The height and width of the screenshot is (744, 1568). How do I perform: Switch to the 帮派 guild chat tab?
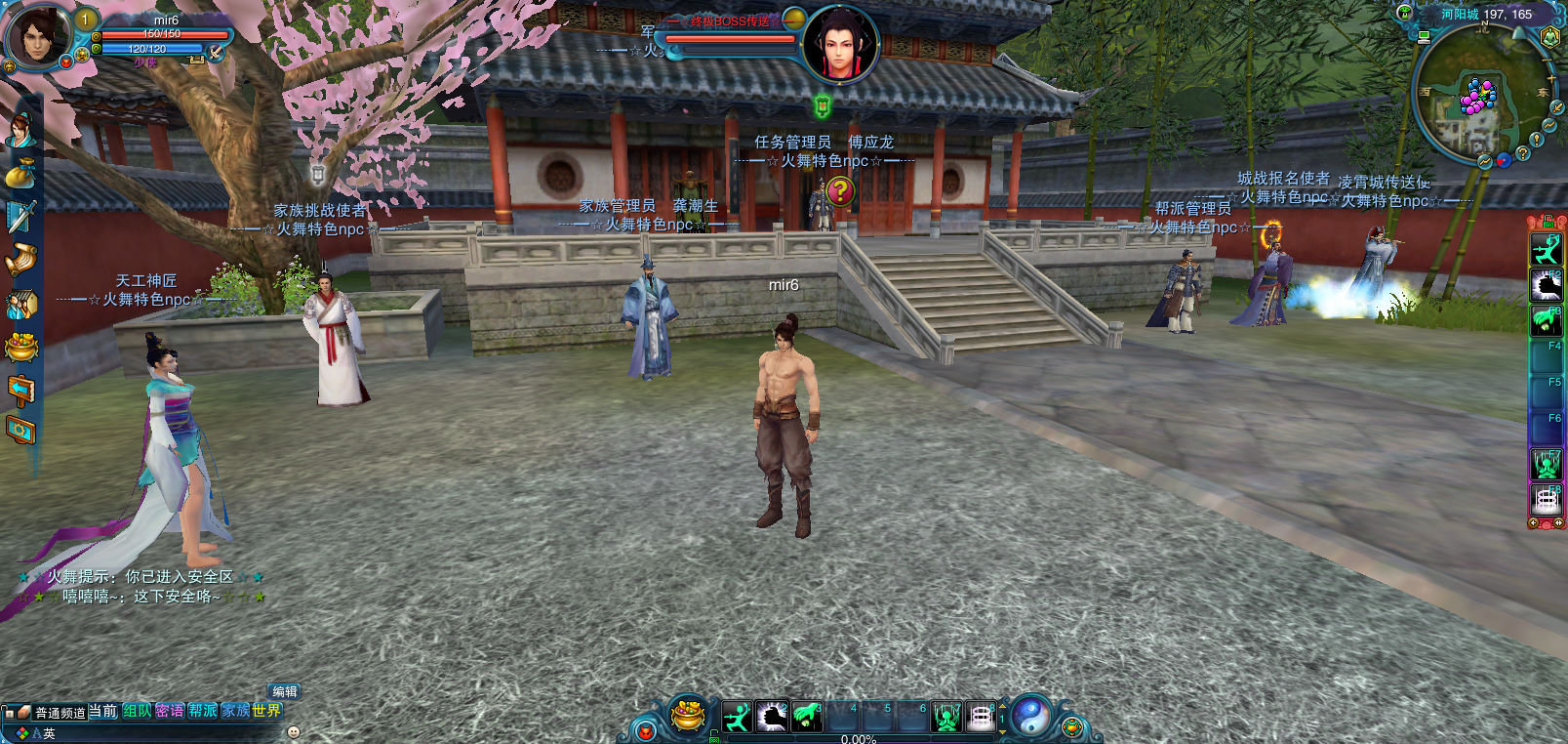point(203,712)
